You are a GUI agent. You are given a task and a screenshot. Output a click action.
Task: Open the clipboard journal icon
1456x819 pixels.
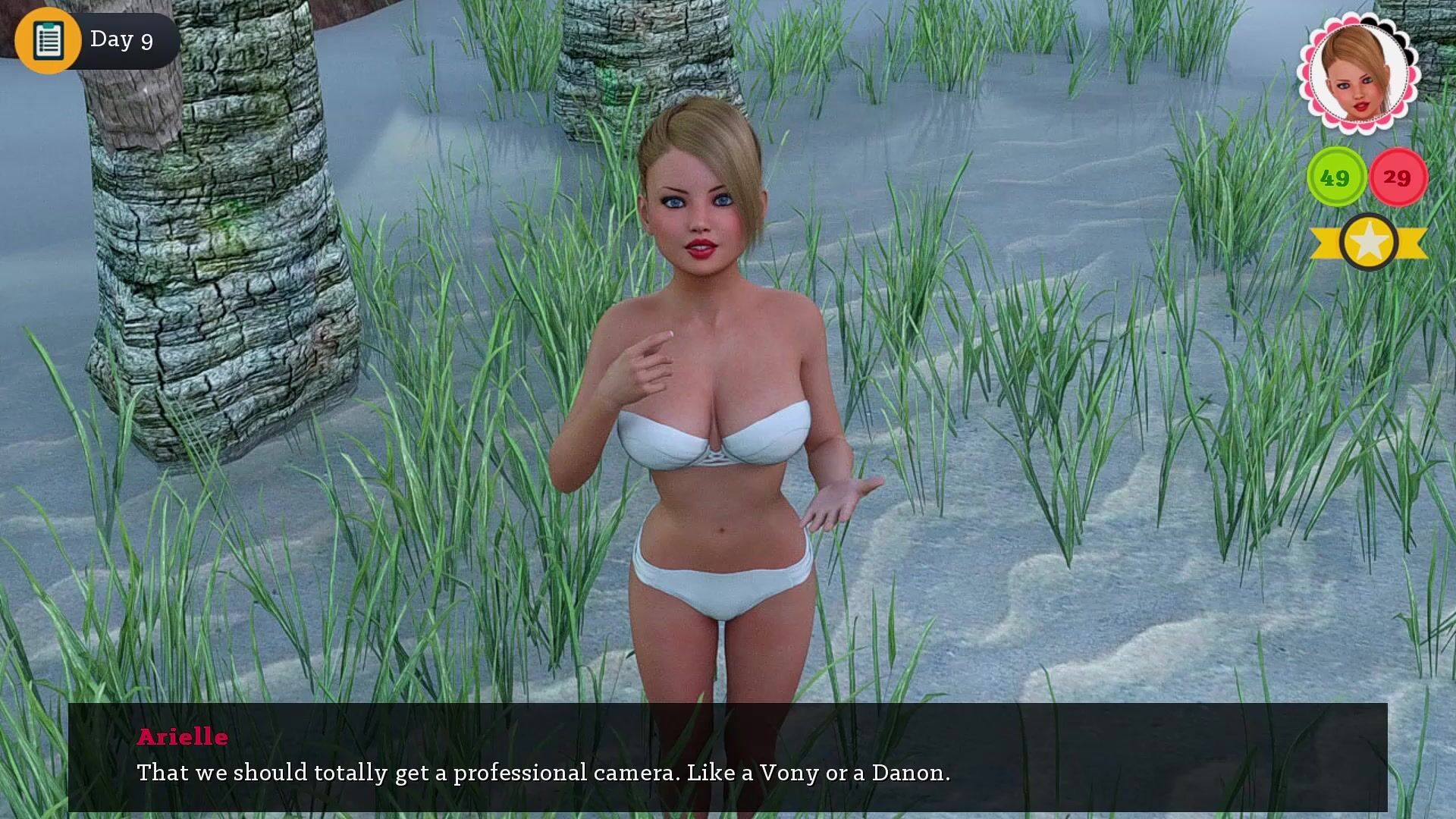click(48, 39)
